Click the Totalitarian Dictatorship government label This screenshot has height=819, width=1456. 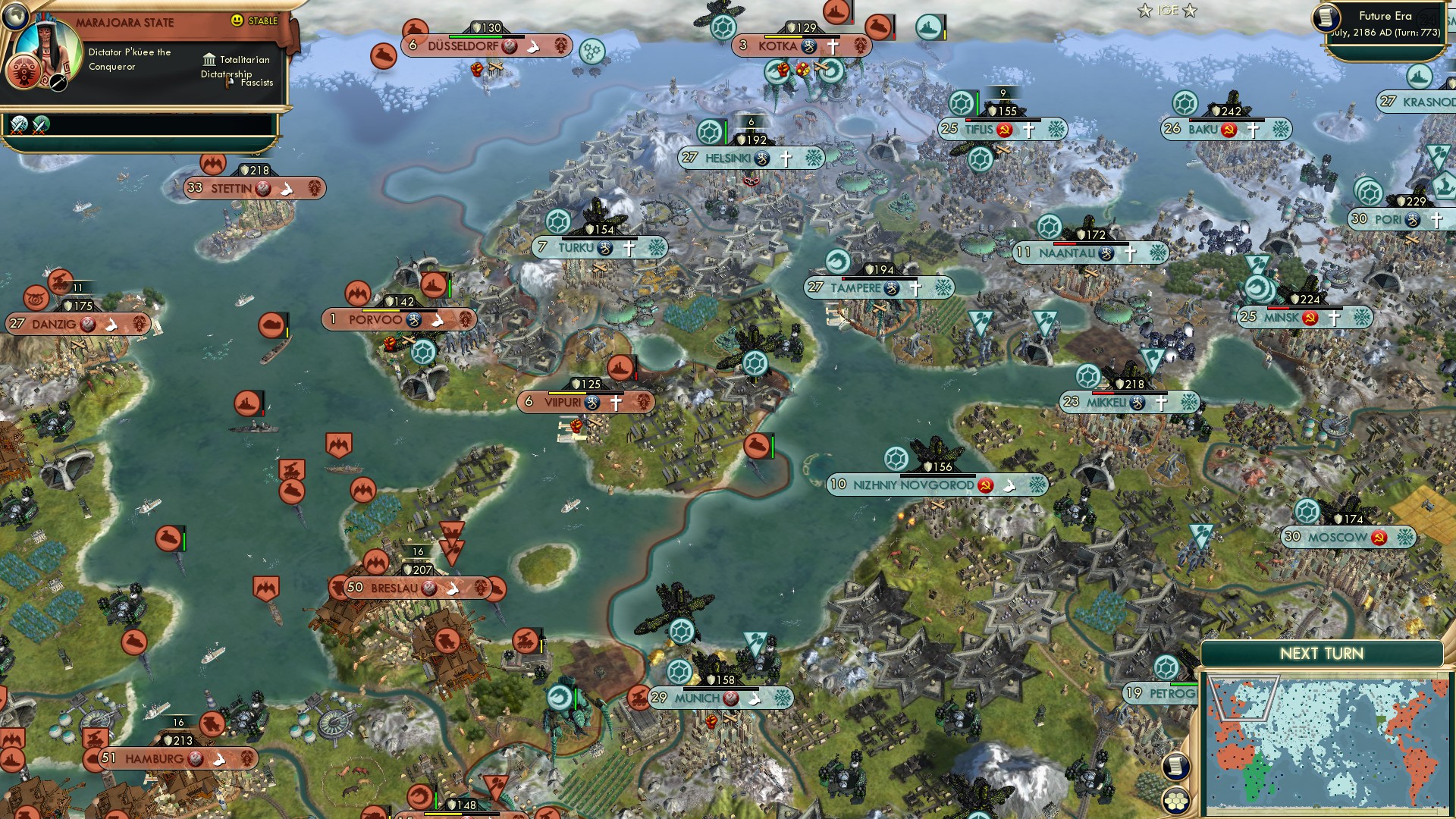[x=236, y=67]
